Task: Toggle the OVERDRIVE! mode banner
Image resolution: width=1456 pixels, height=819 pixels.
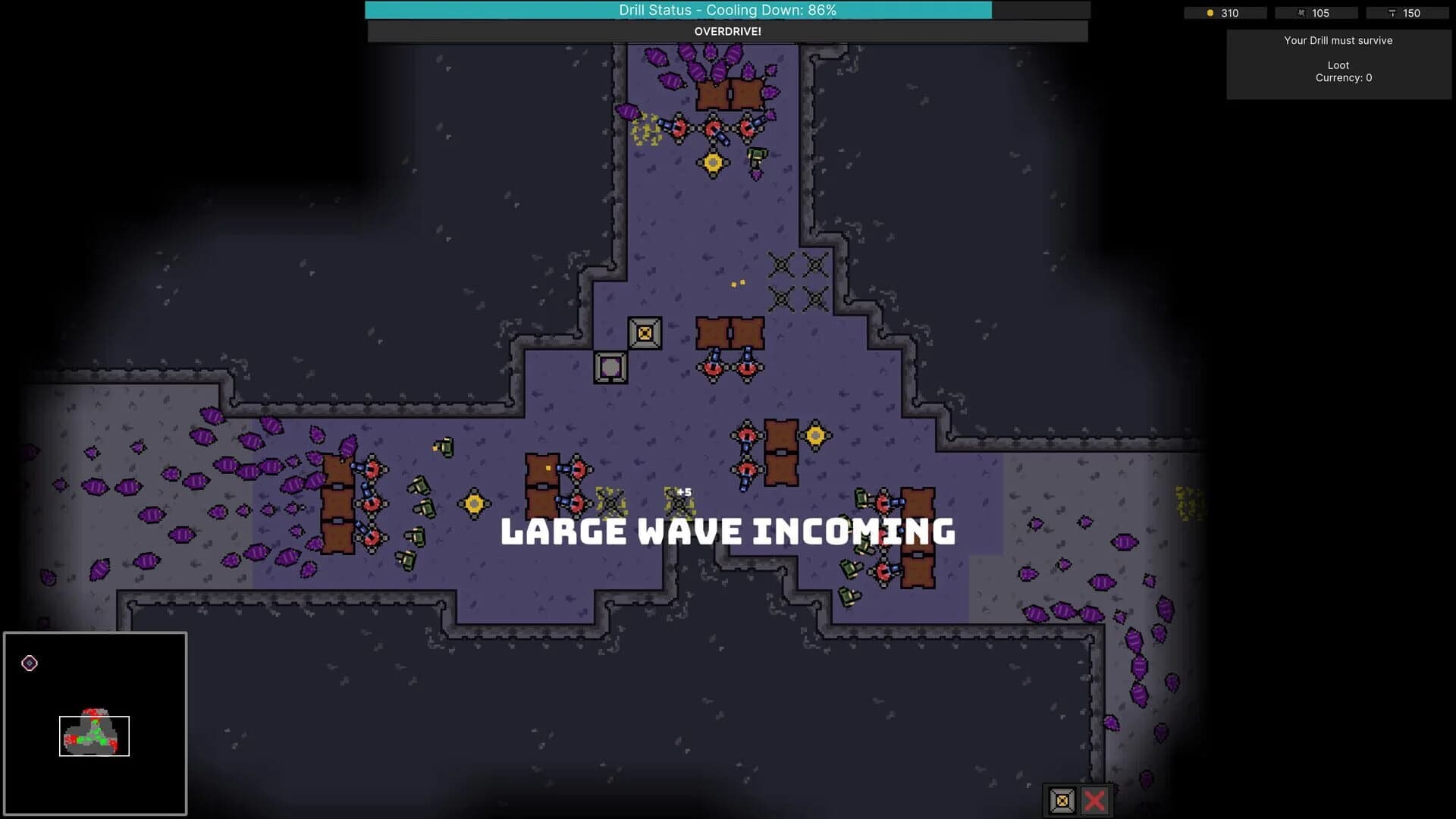Action: [728, 32]
